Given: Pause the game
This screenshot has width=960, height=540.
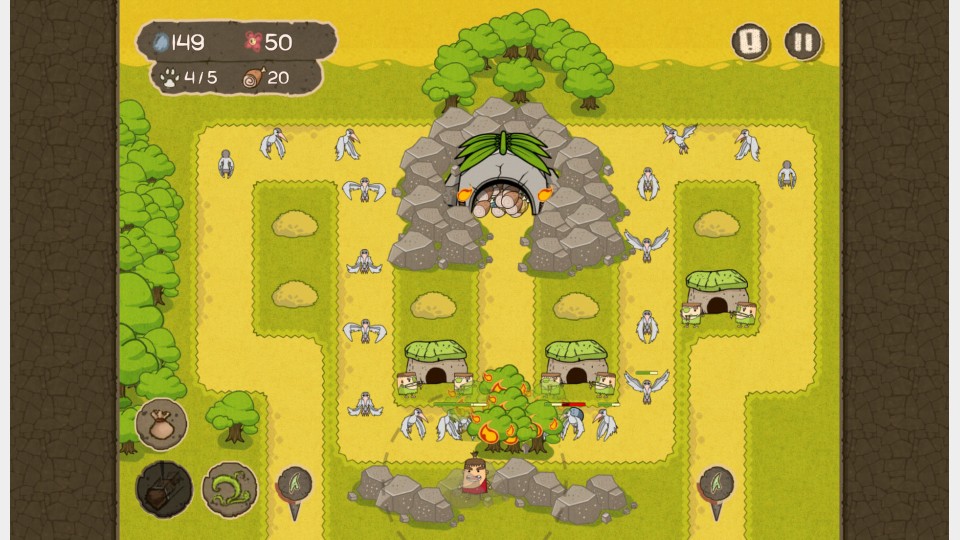Looking at the screenshot, I should pos(802,42).
